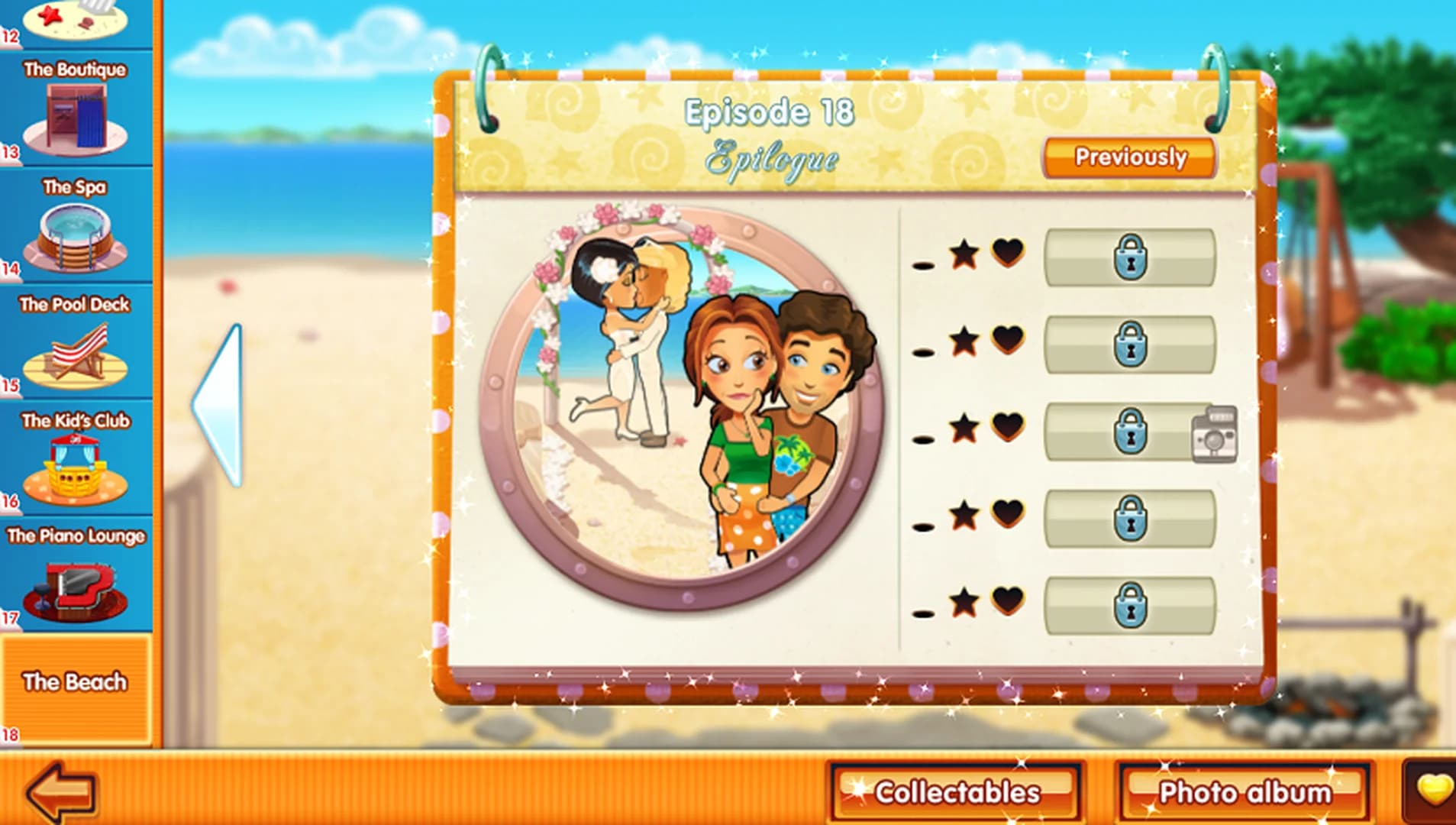Screen dimensions: 1456x825
Task: Click the mouse challenge dot on level two
Action: (922, 351)
